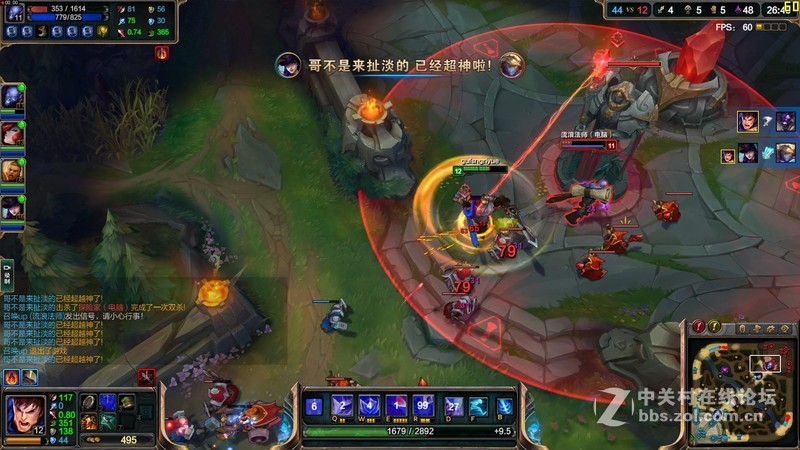Cast the W ability
This screenshot has height=450, width=800.
(x=368, y=406)
